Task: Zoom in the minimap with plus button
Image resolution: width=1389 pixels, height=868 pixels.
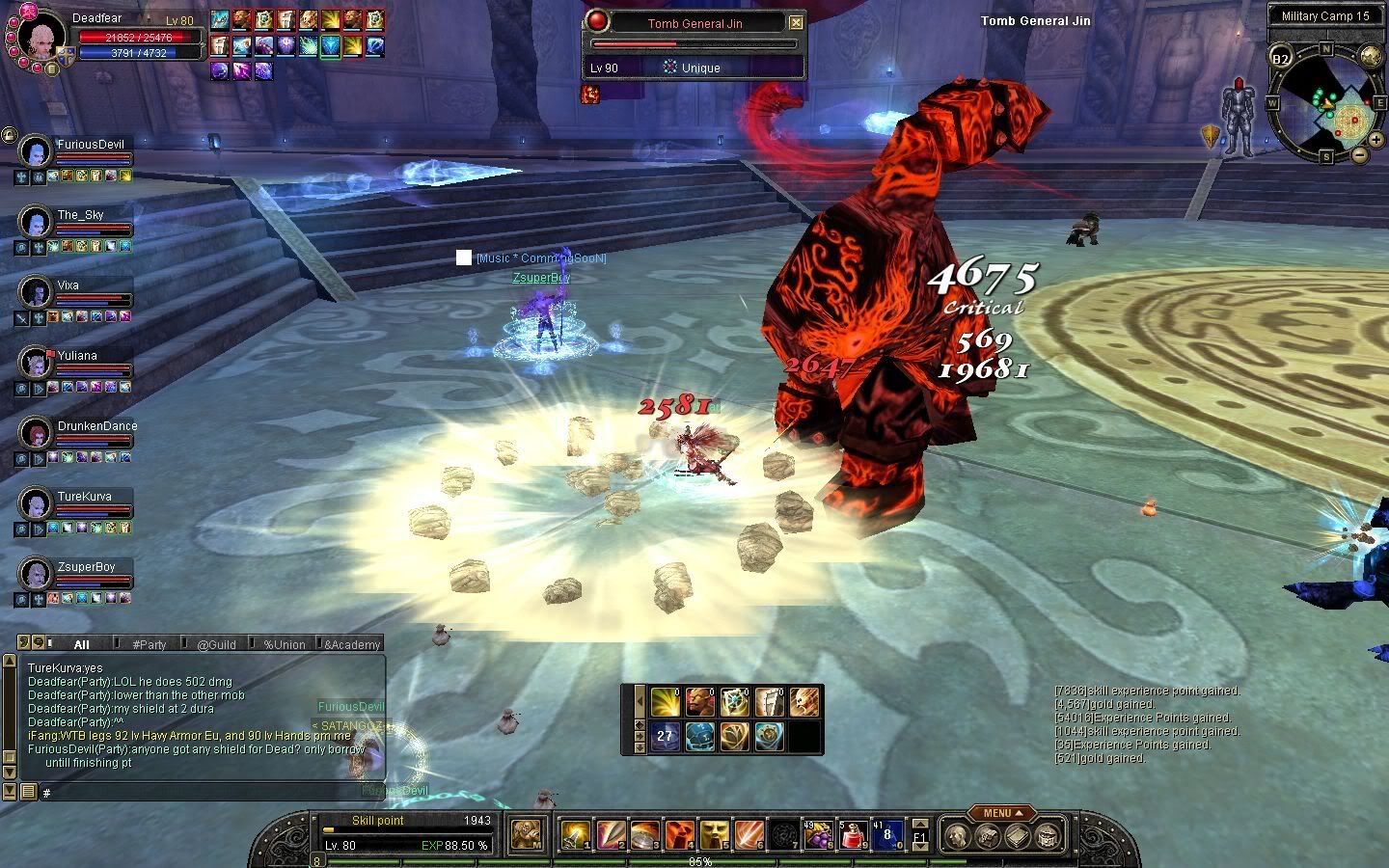Action: pyautogui.click(x=1378, y=140)
